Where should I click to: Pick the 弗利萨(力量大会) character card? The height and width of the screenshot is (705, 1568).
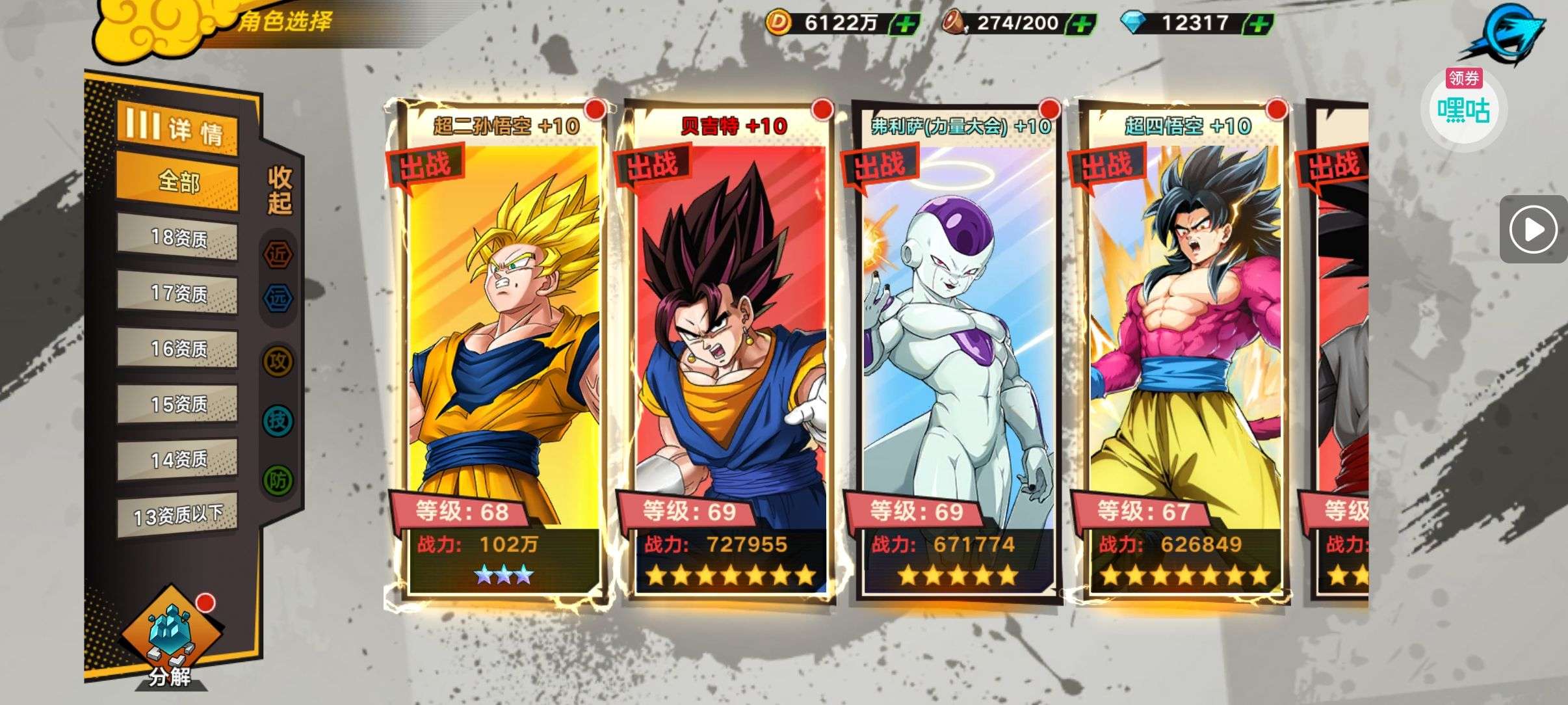coord(956,351)
